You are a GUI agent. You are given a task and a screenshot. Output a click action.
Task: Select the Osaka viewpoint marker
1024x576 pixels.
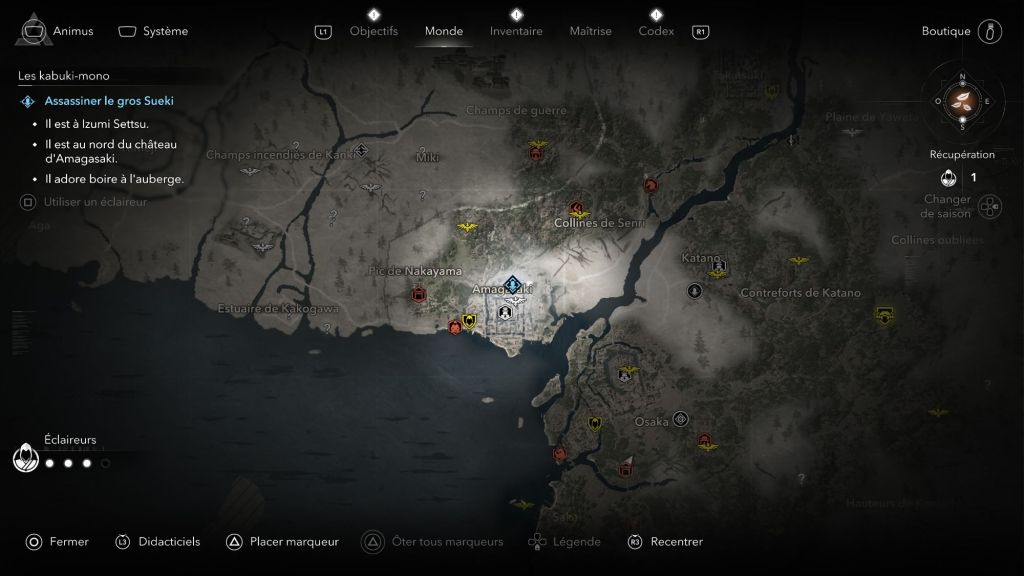pyautogui.click(x=682, y=418)
